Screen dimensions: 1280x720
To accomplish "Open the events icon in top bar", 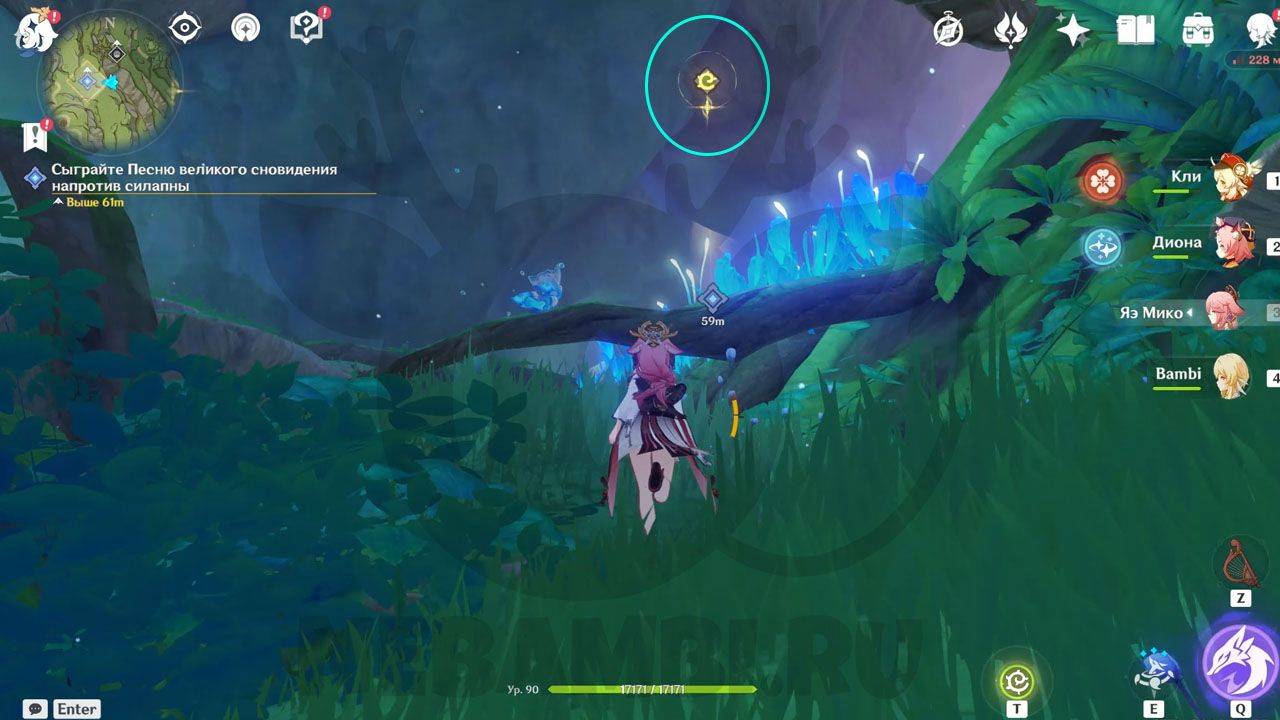I will pos(1011,30).
